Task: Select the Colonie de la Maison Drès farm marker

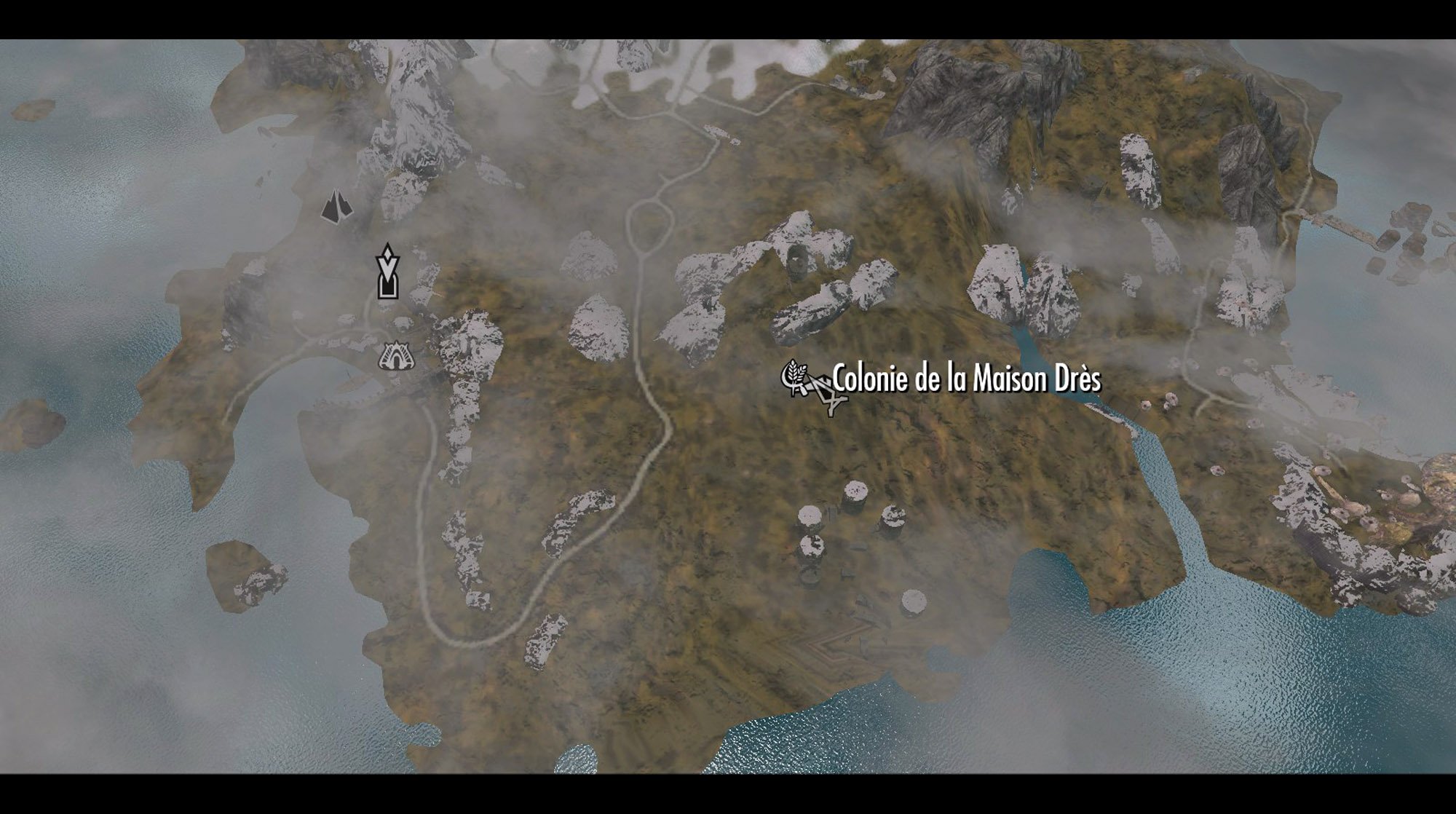Action: point(794,376)
